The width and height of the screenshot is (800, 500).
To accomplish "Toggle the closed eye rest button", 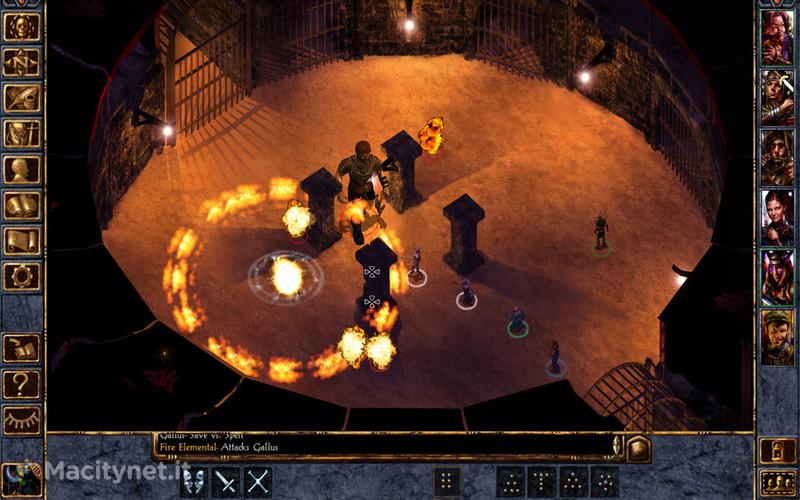I will click(x=21, y=419).
